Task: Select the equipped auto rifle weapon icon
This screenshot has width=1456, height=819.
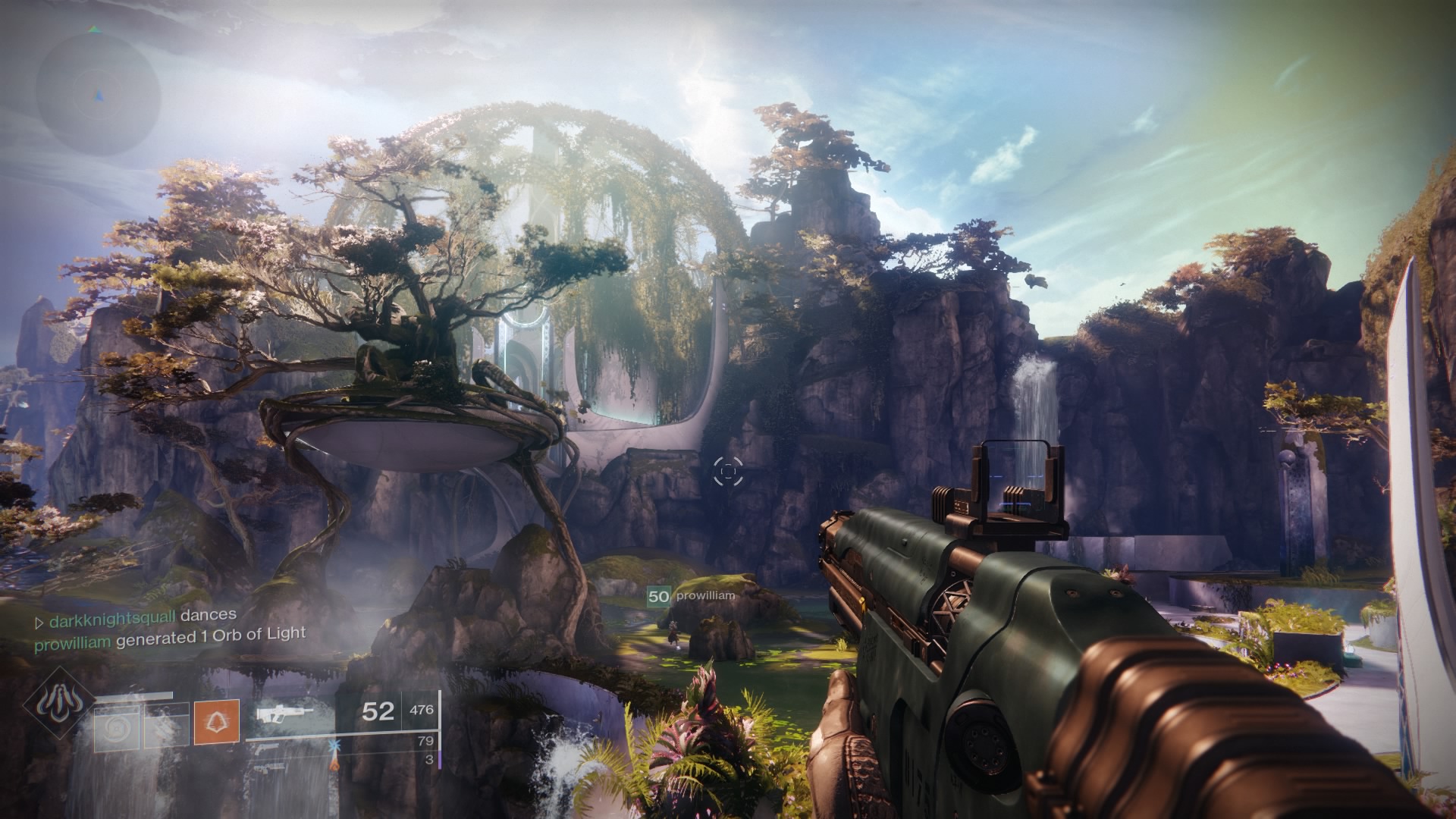Action: click(x=284, y=713)
